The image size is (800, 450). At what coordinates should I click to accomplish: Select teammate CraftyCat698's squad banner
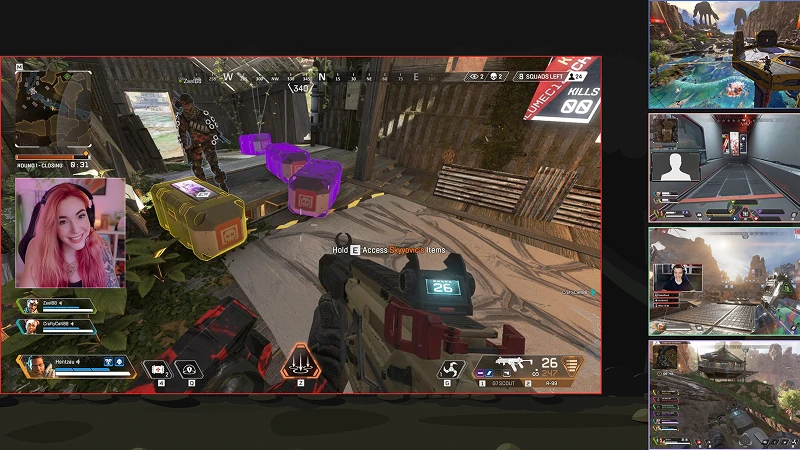pos(58,325)
